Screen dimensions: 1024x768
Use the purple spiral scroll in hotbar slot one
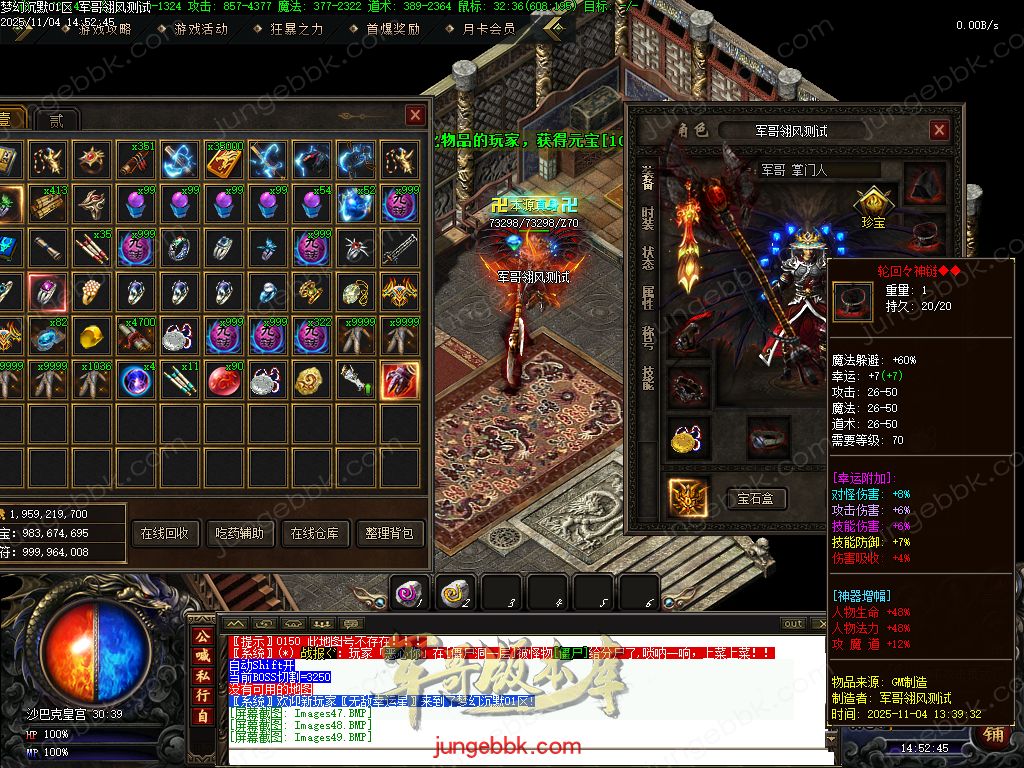point(408,593)
